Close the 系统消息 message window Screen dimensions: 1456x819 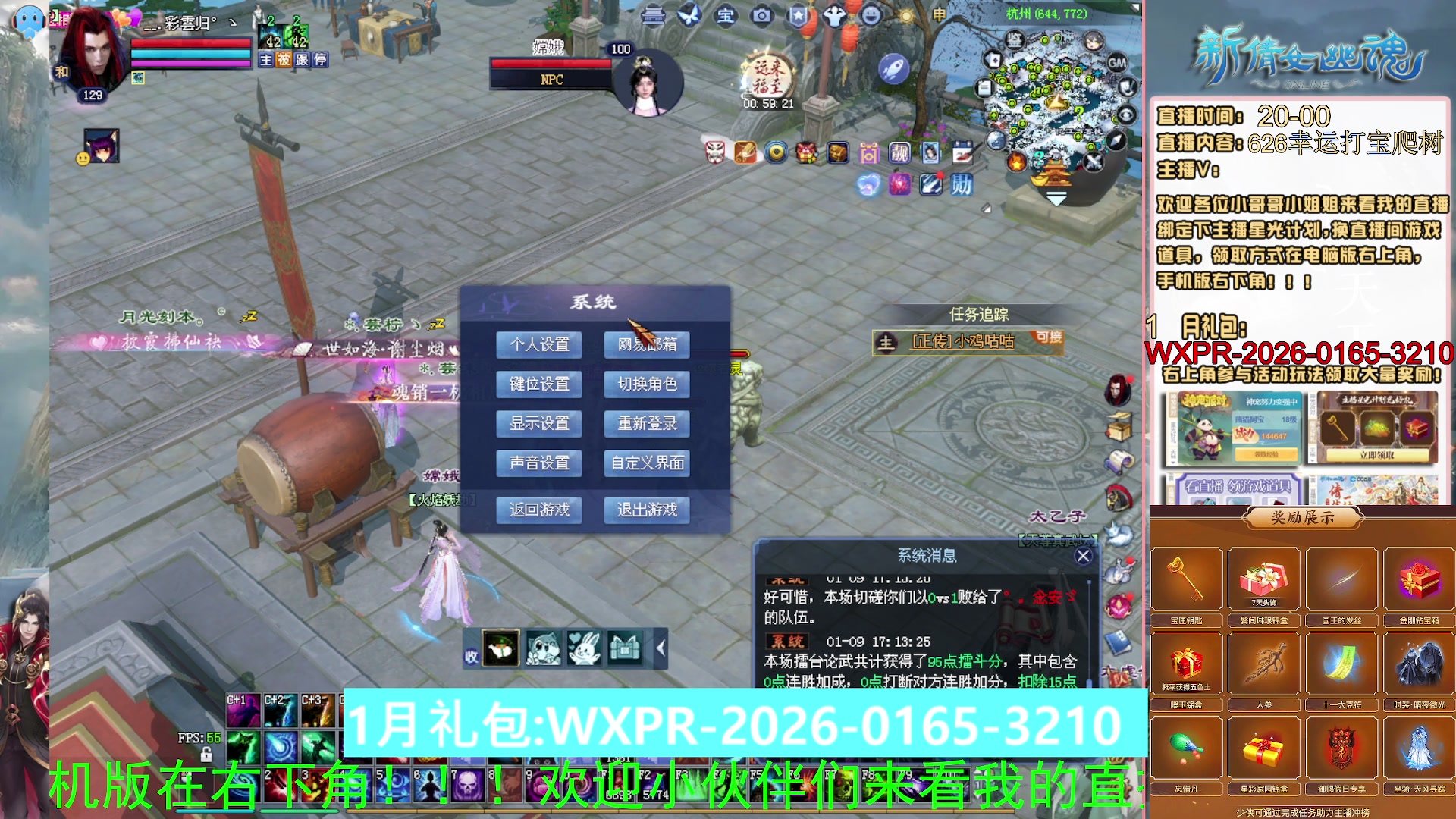(1083, 555)
